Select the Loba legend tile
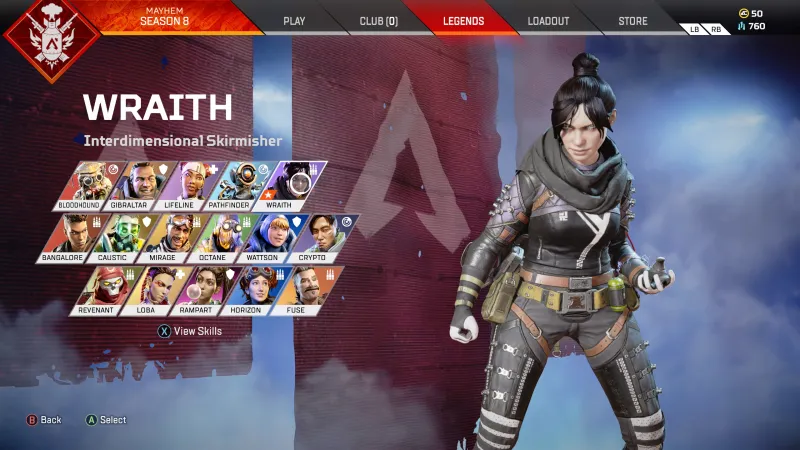The width and height of the screenshot is (800, 450). click(x=149, y=290)
